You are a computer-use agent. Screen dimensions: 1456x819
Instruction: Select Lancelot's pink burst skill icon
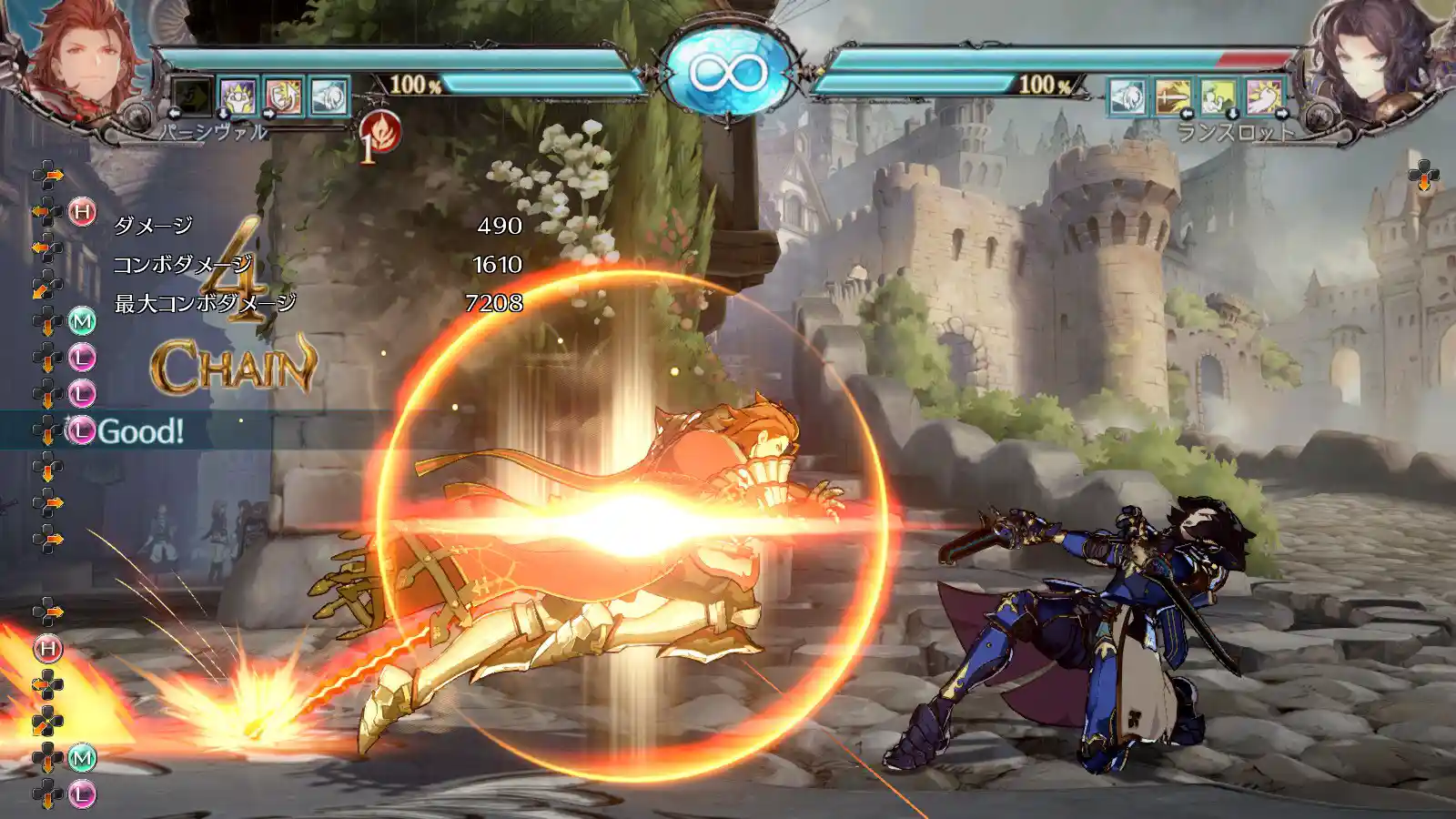pos(1265,96)
